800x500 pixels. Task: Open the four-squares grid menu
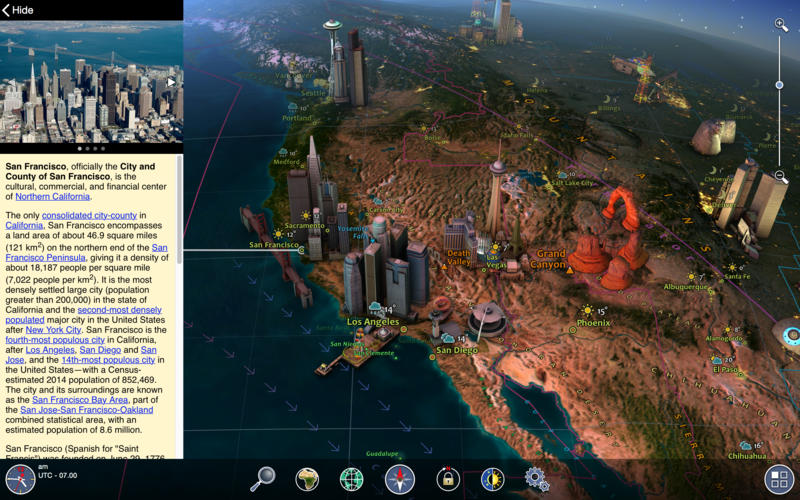(778, 477)
